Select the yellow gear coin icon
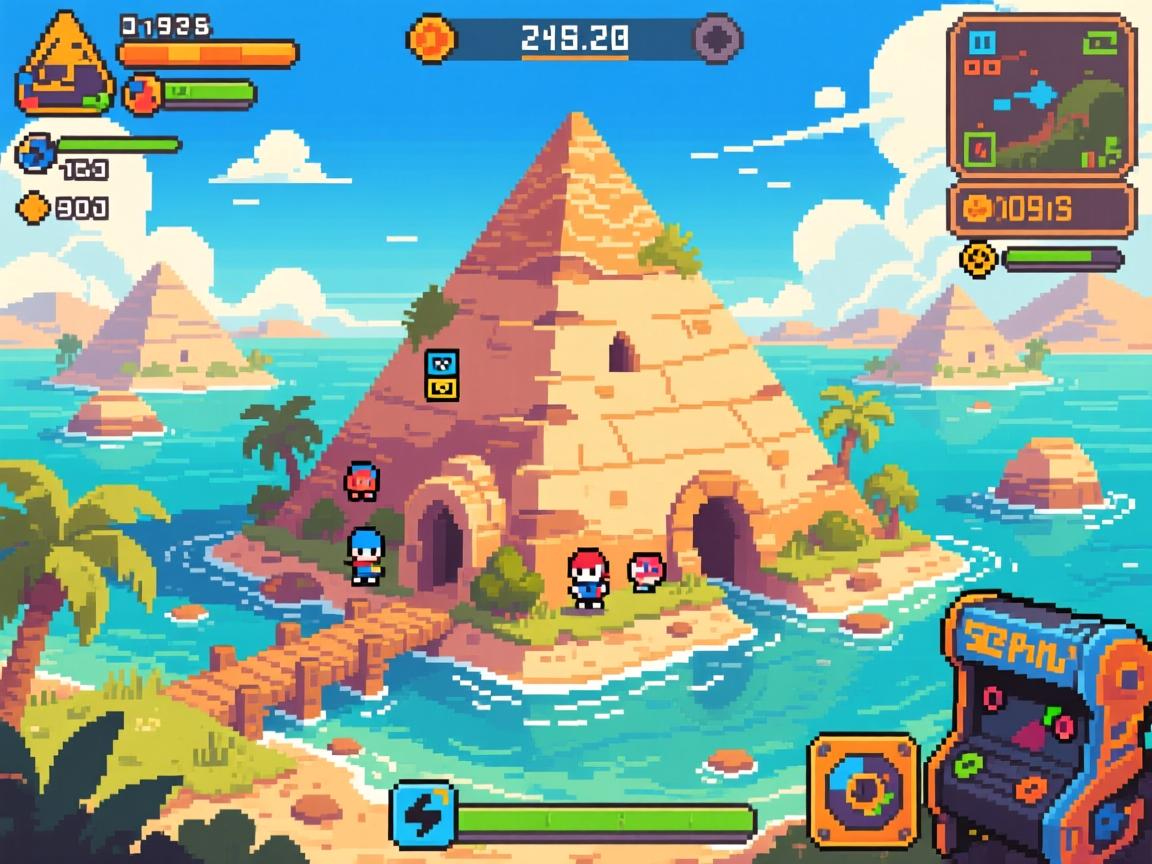The image size is (1152, 864). pos(978,258)
